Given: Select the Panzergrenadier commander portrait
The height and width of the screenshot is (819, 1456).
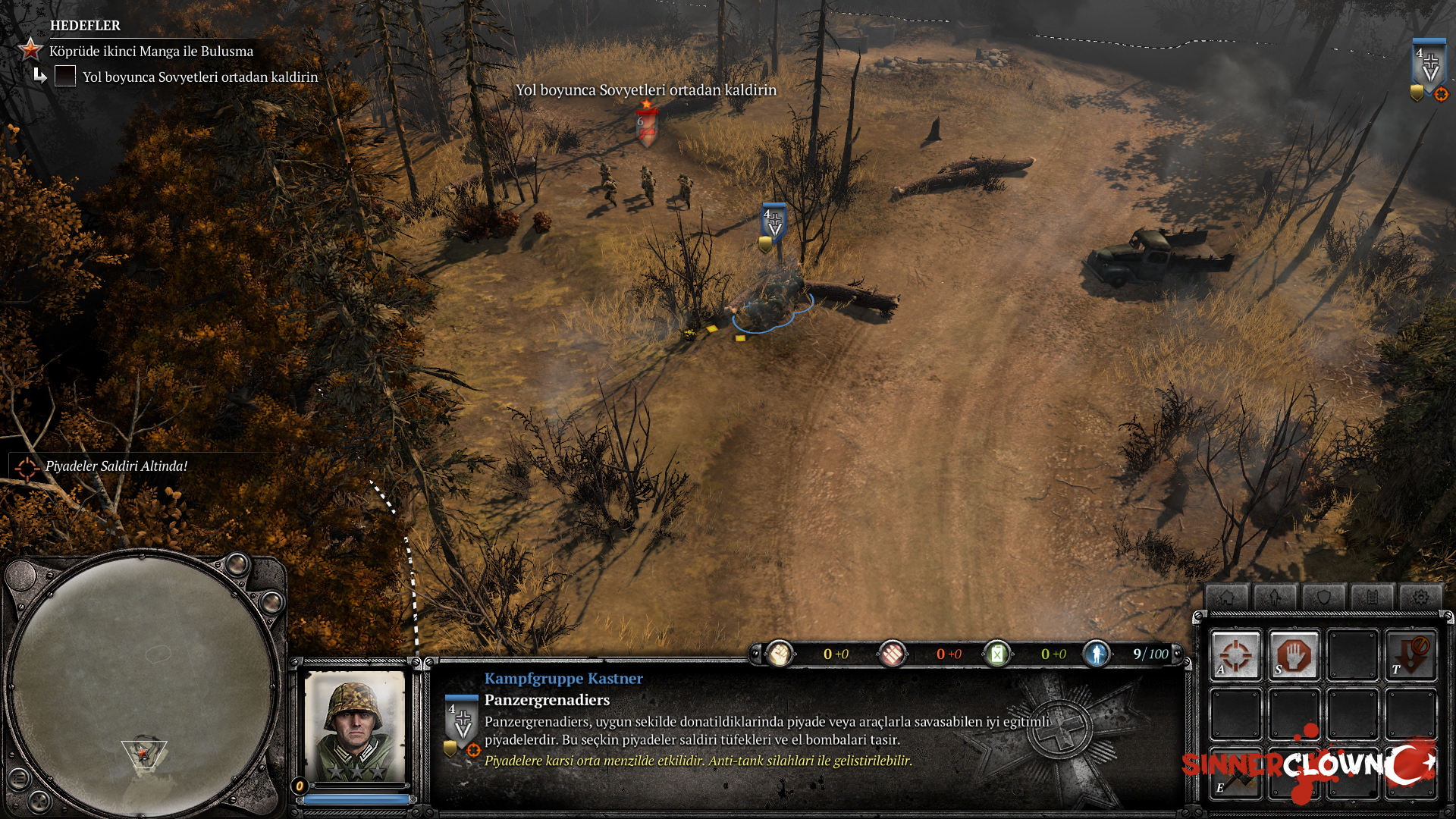Looking at the screenshot, I should 354,726.
